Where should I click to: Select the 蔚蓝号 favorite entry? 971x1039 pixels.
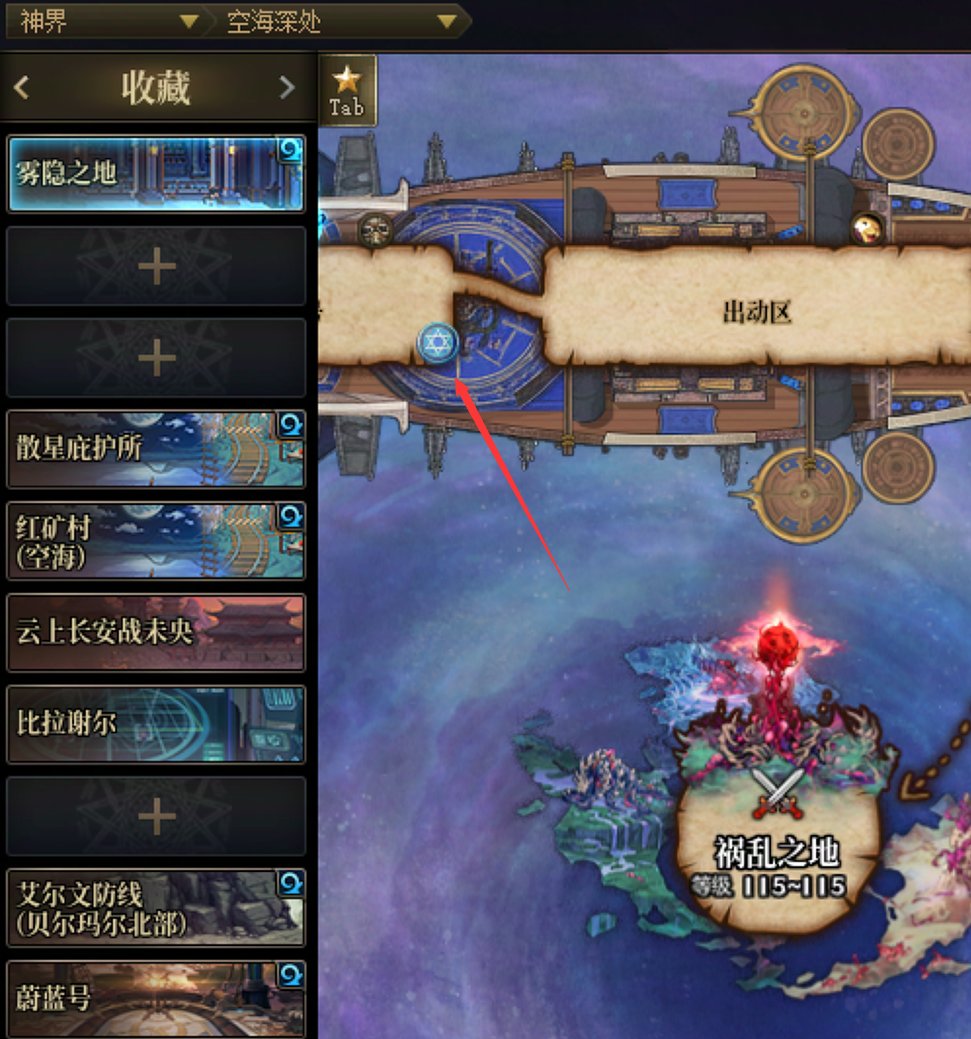(x=155, y=998)
